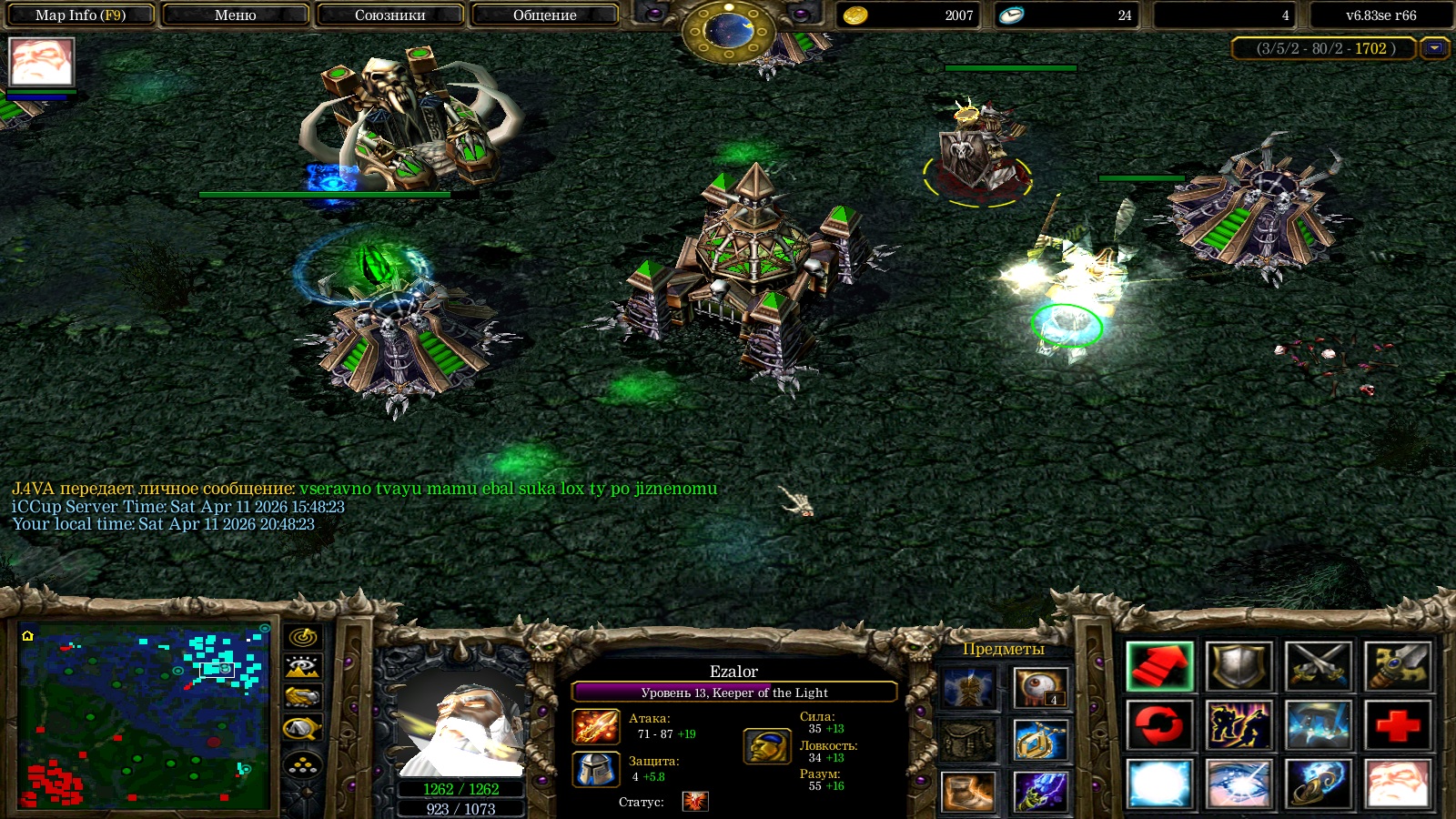1456x819 pixels.
Task: Activate the Move command red arrow
Action: pyautogui.click(x=1159, y=666)
